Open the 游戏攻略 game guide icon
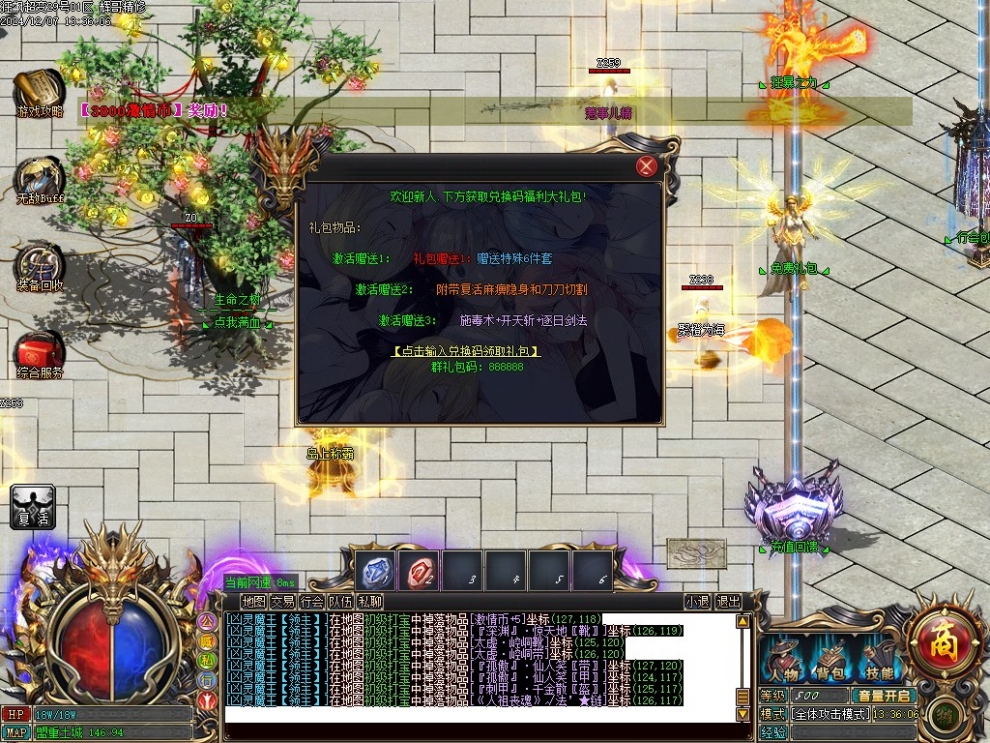Screen dimensions: 990x743 pyautogui.click(x=40, y=93)
